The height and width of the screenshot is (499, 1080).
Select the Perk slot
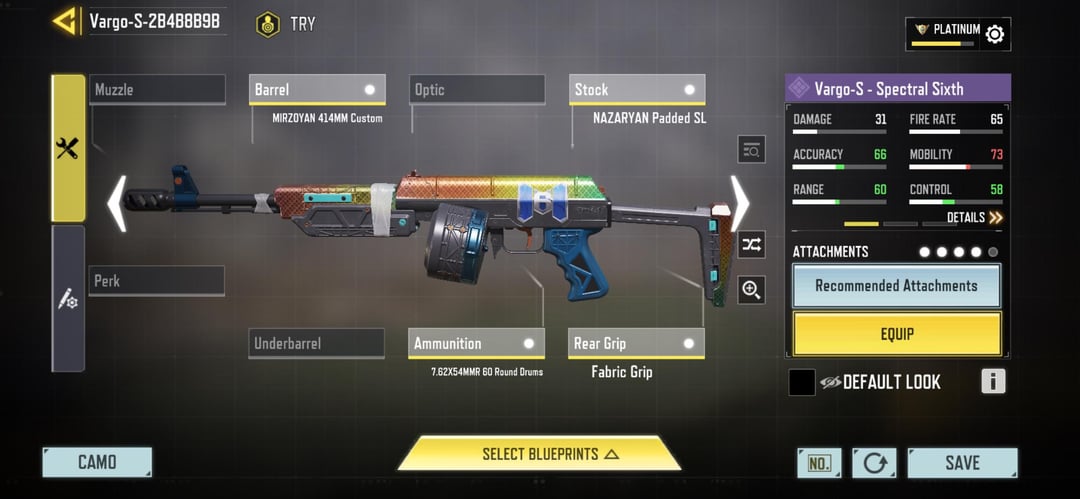[x=157, y=281]
